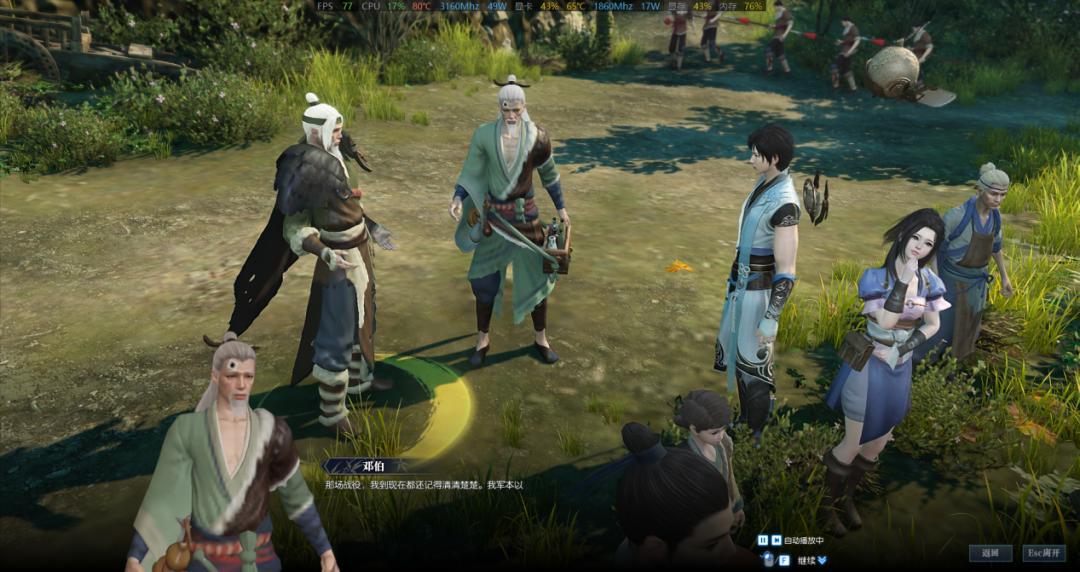Skip forward with the next-line button
This screenshot has width=1080, height=572.
coord(776,540)
